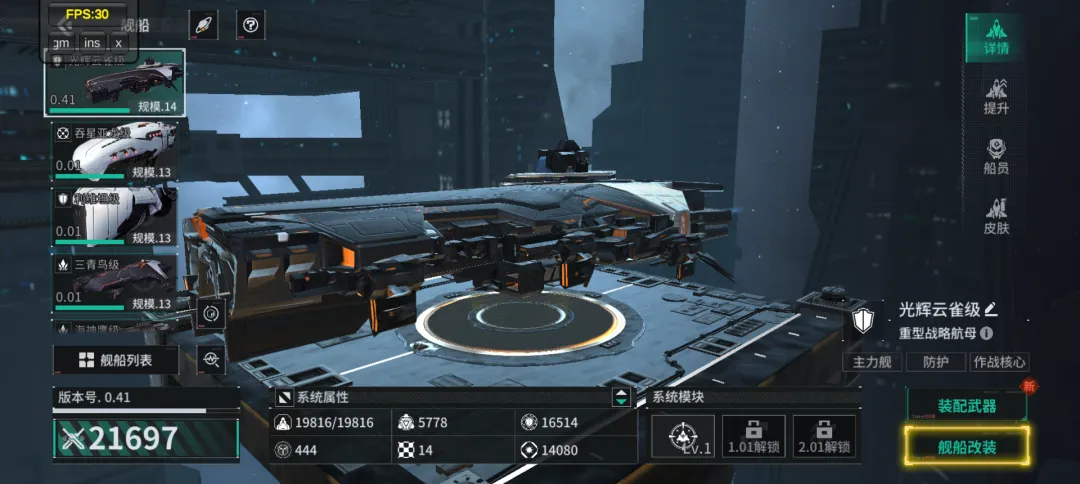Open the gm debug button

(x=62, y=42)
